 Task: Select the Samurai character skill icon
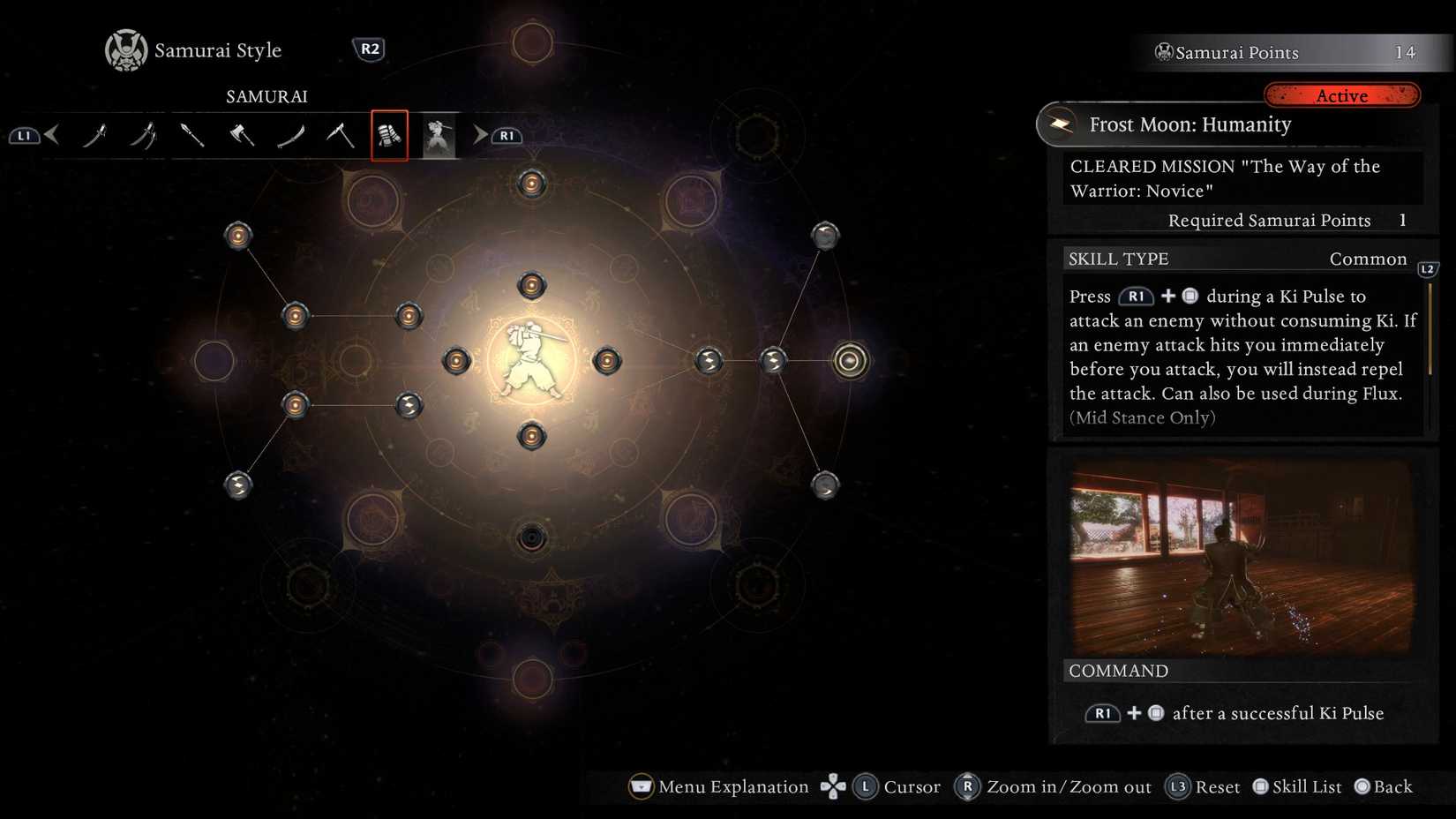438,135
